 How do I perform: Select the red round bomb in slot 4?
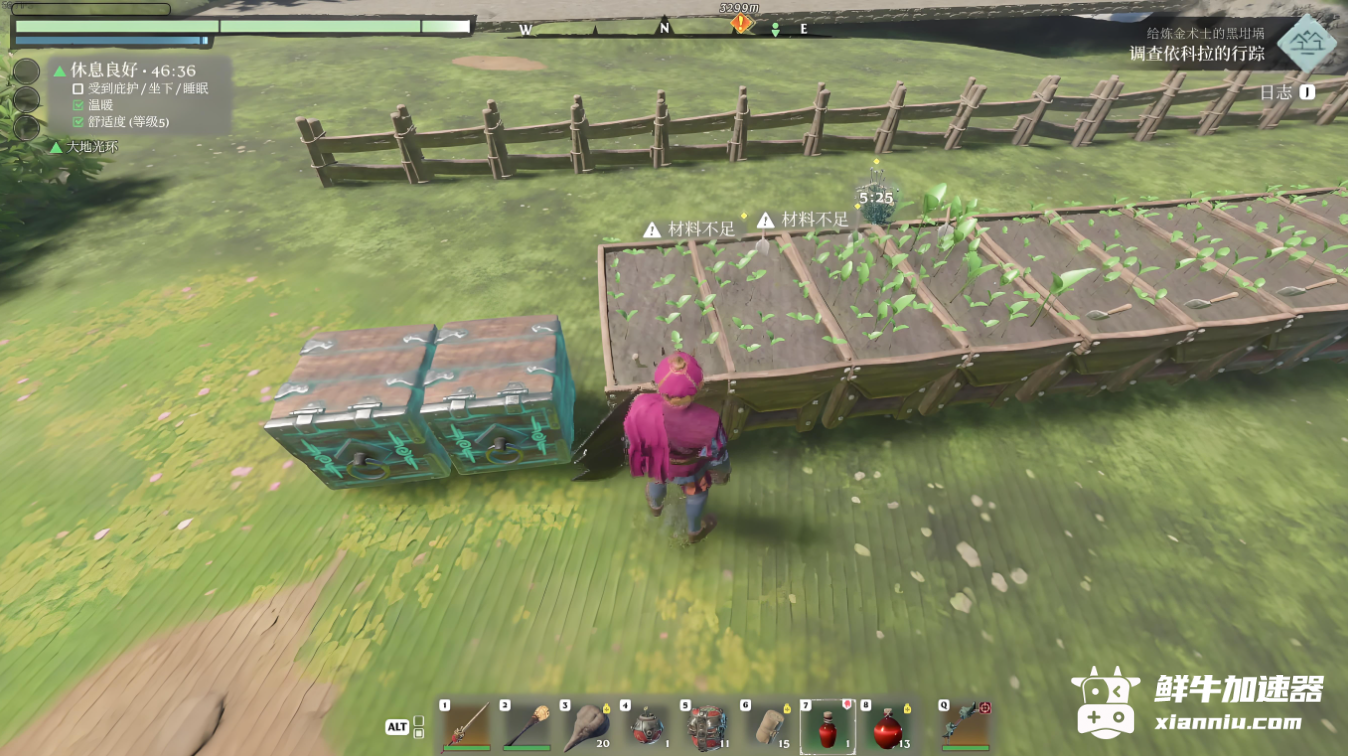click(x=646, y=725)
